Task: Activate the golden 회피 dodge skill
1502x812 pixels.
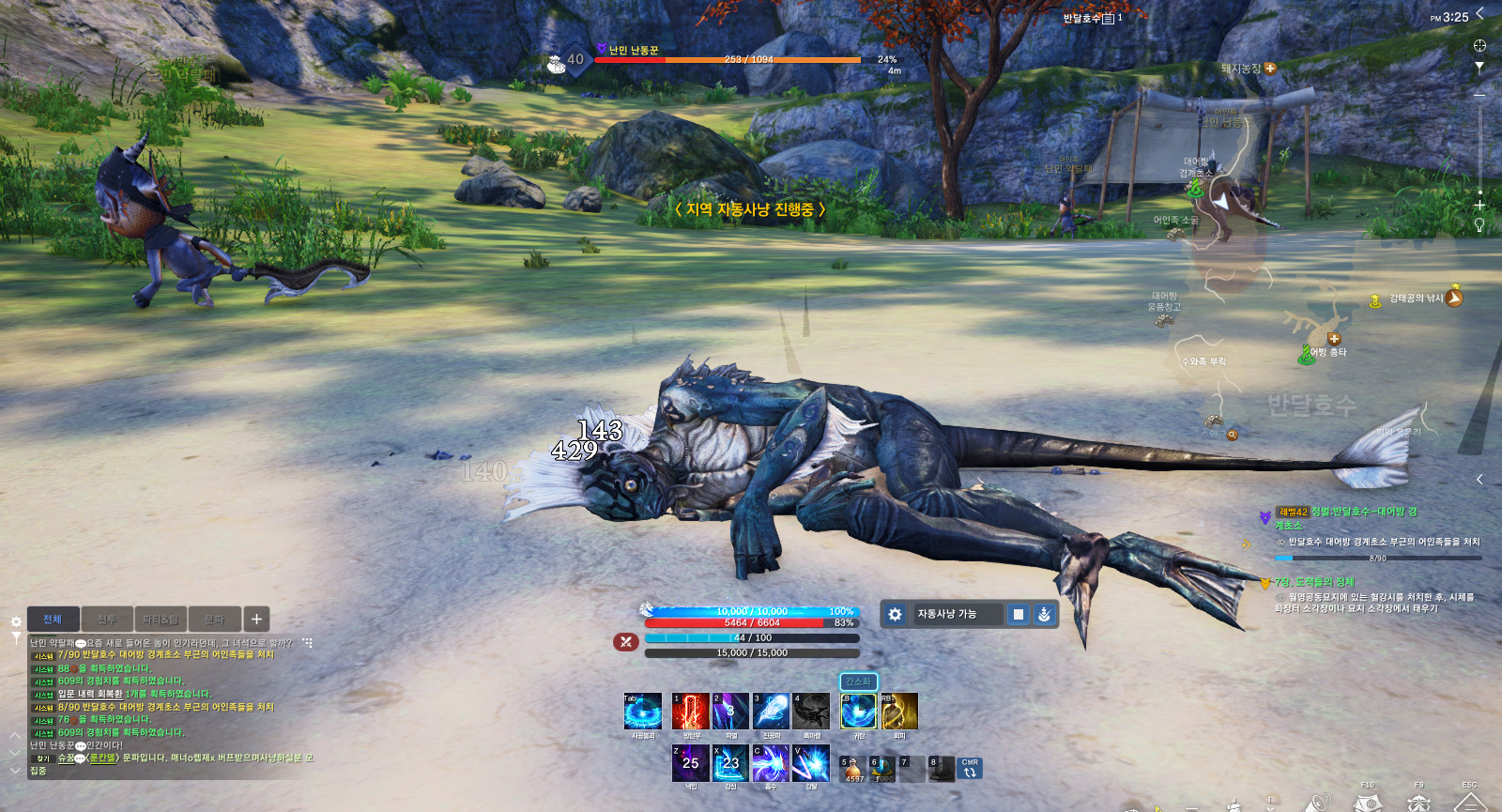Action: click(x=899, y=712)
